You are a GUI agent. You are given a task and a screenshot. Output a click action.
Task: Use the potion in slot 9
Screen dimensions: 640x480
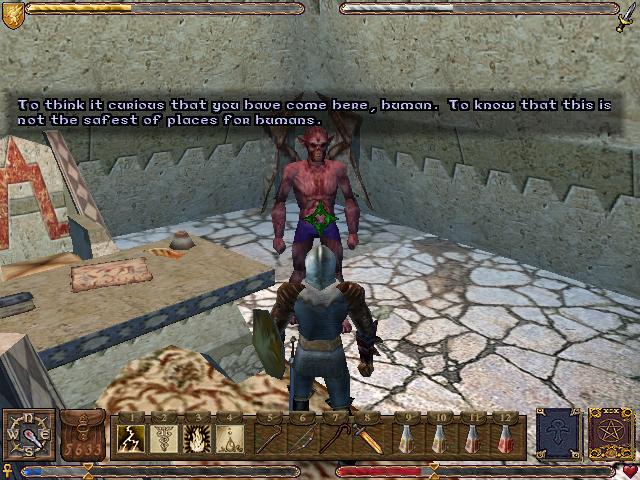(x=408, y=437)
